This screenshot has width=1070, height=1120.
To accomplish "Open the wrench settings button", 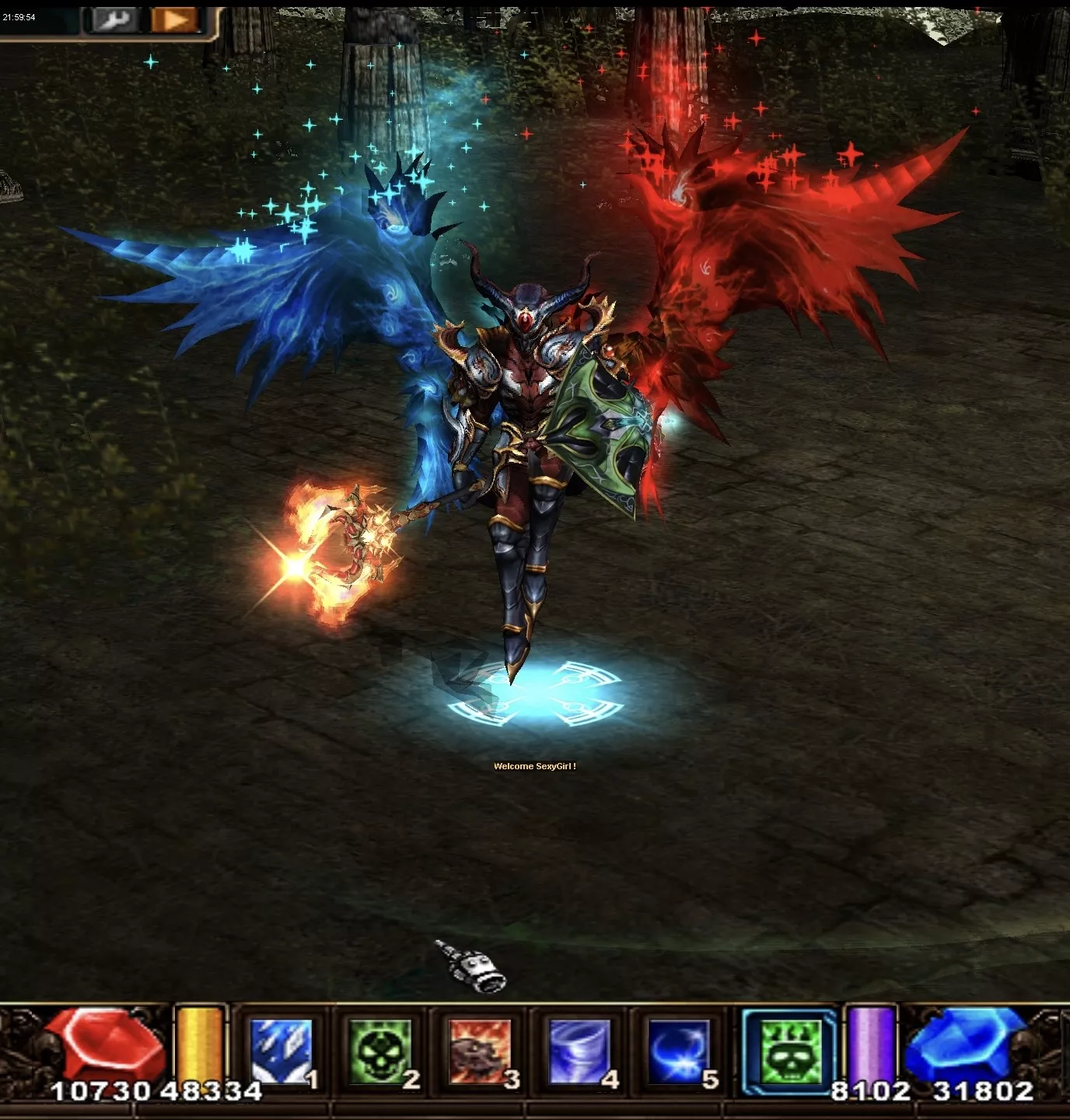I will point(114,19).
